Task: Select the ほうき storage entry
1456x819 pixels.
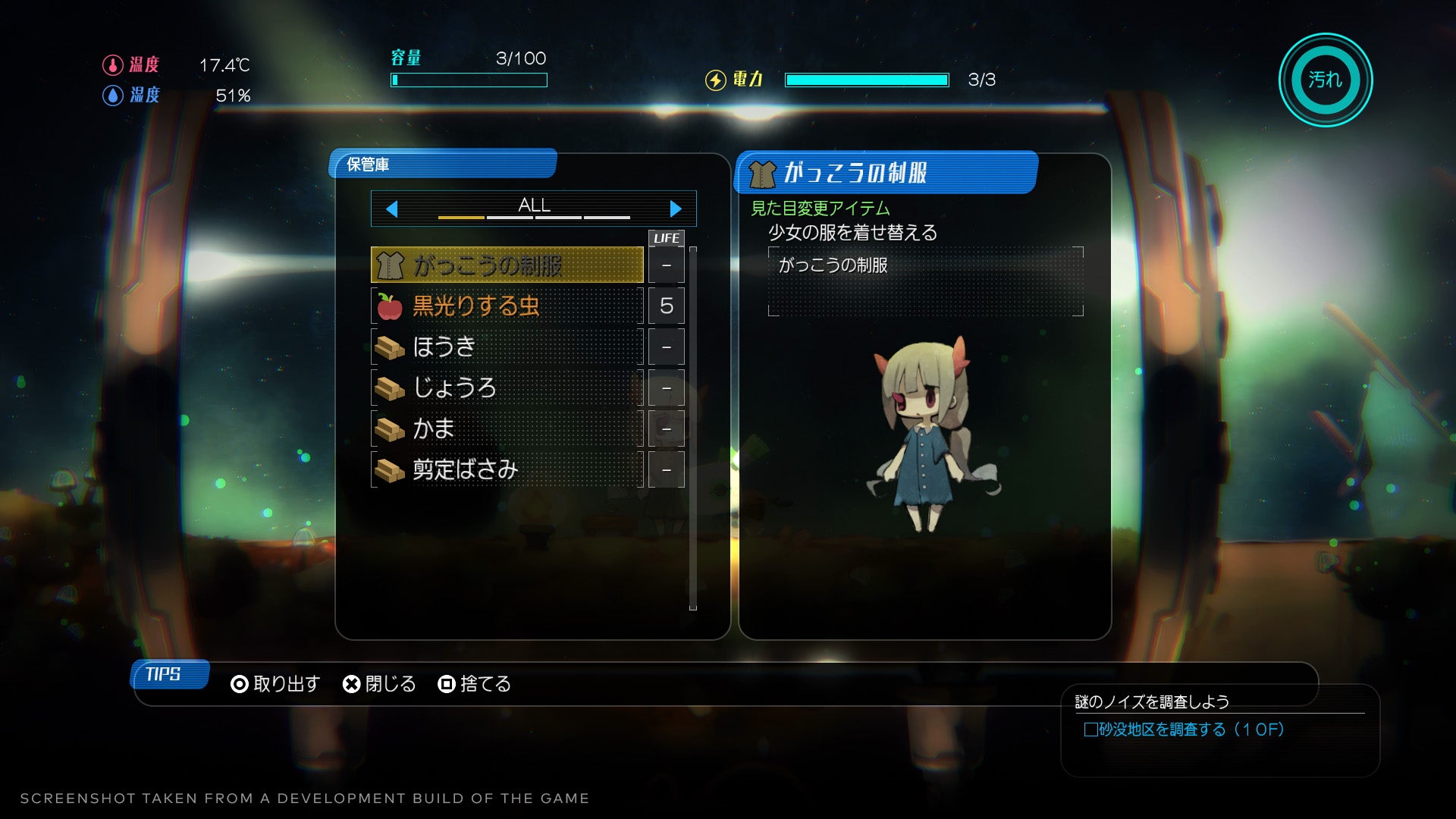Action: 507,347
